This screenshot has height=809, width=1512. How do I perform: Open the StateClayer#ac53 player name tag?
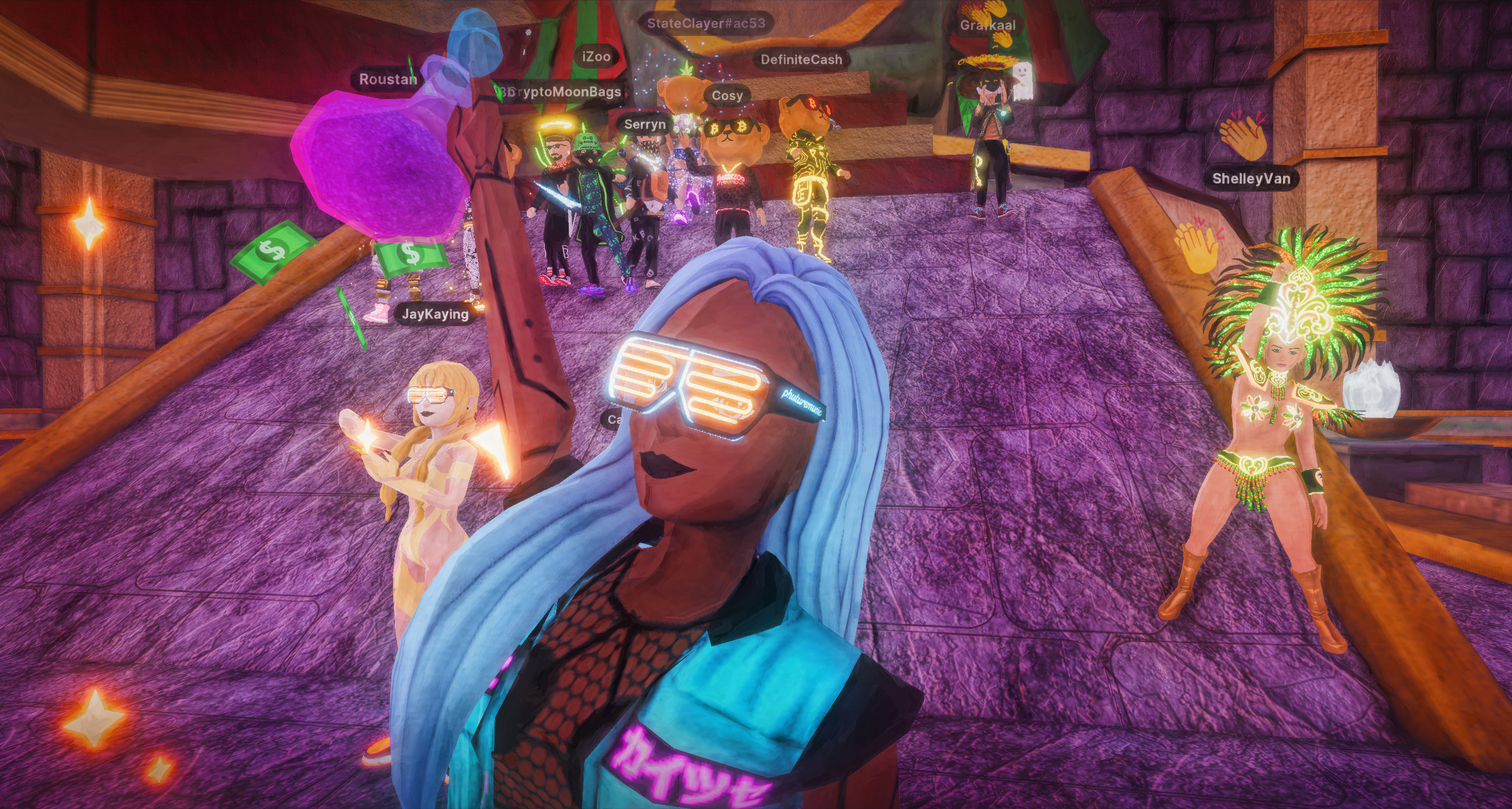click(705, 23)
